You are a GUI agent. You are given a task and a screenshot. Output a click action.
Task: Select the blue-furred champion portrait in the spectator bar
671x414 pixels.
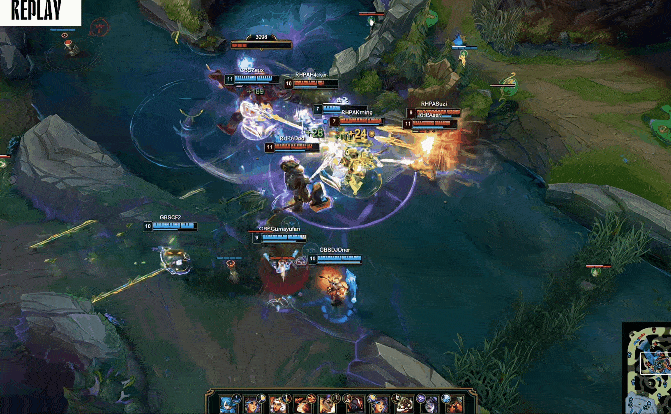pyautogui.click(x=227, y=404)
